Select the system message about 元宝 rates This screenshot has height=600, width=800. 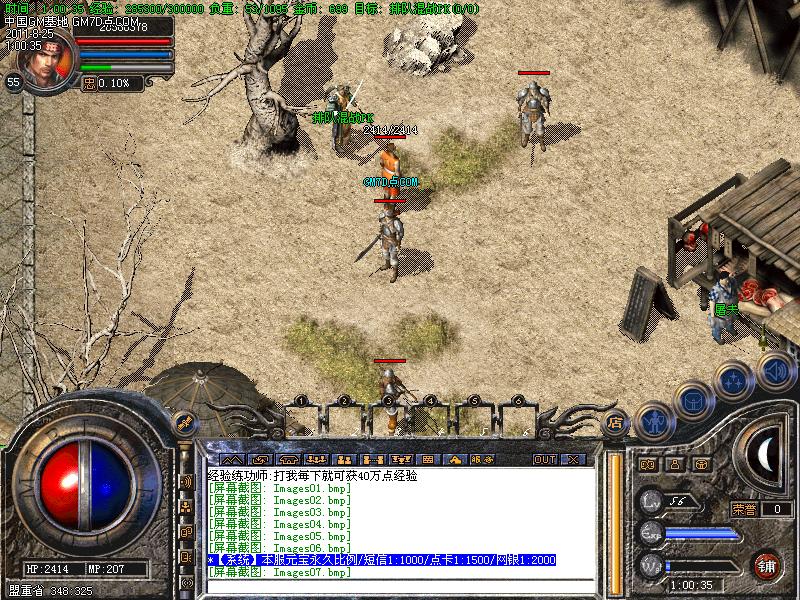pos(380,560)
